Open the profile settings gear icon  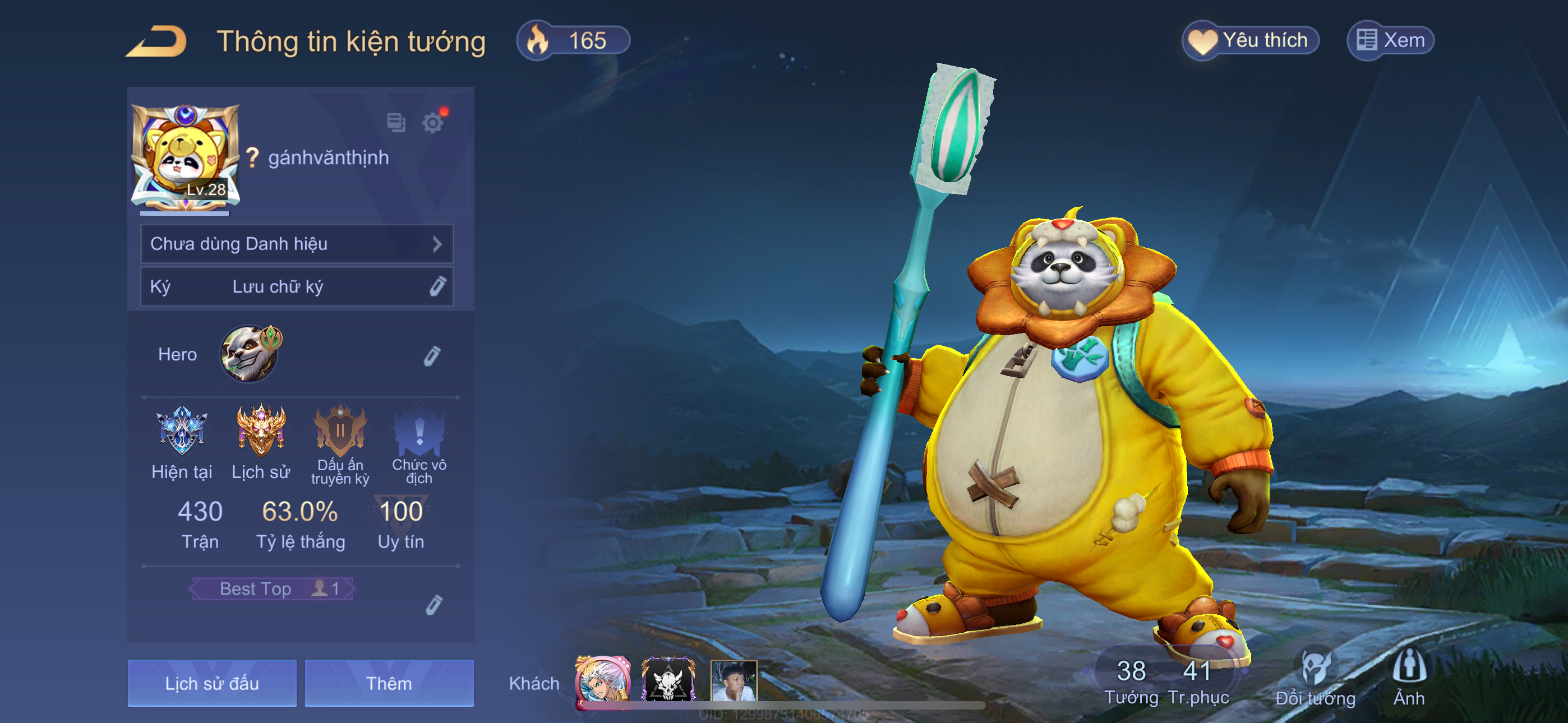pyautogui.click(x=433, y=123)
